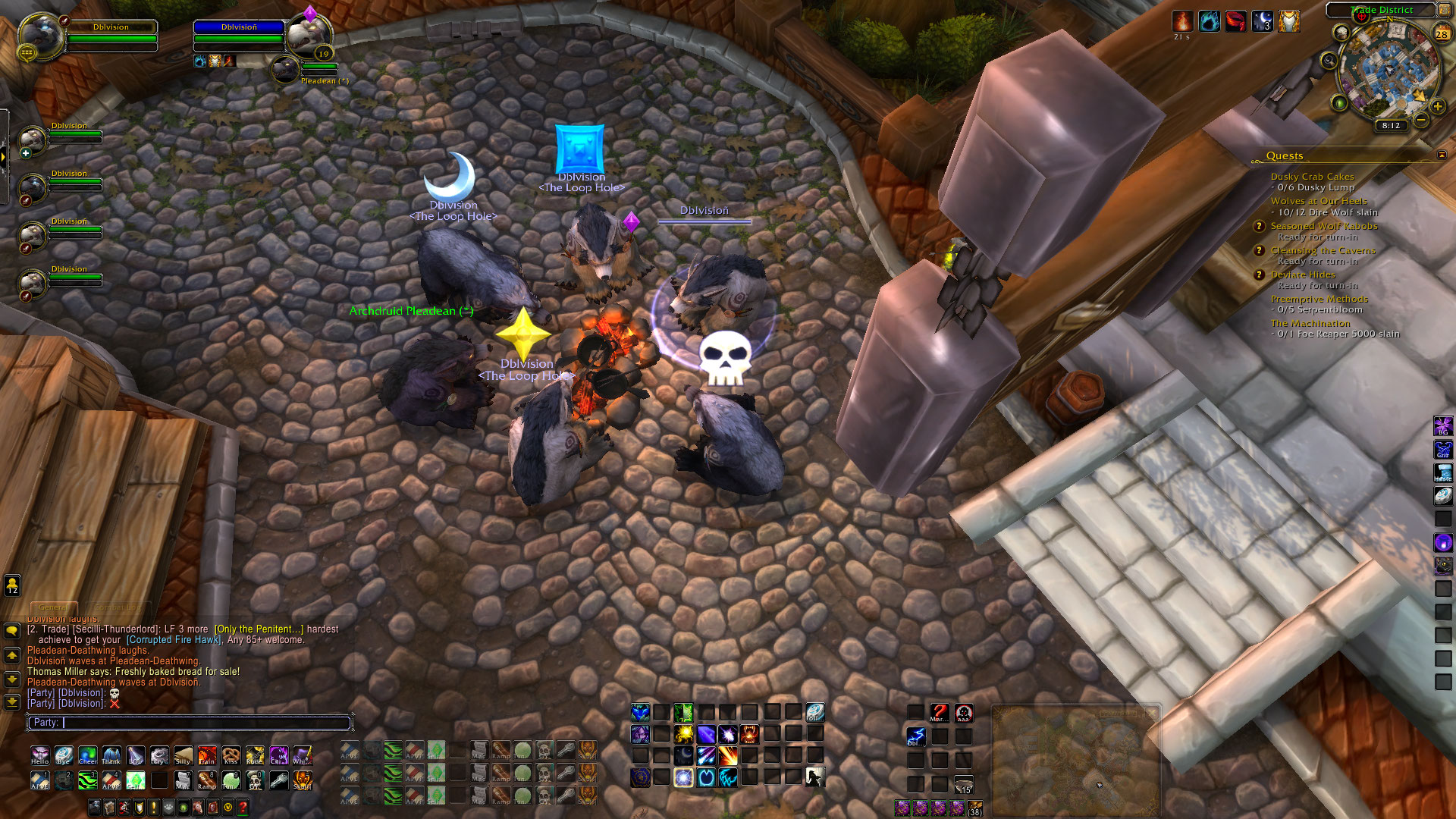Use the Hello emote macro
This screenshot has height=819, width=1456.
click(x=39, y=755)
